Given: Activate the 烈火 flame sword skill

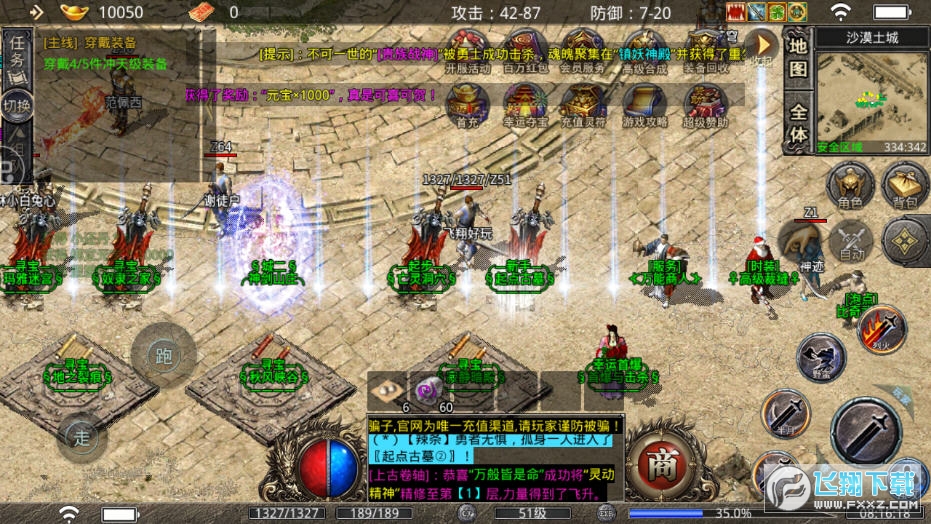Looking at the screenshot, I should coord(883,328).
